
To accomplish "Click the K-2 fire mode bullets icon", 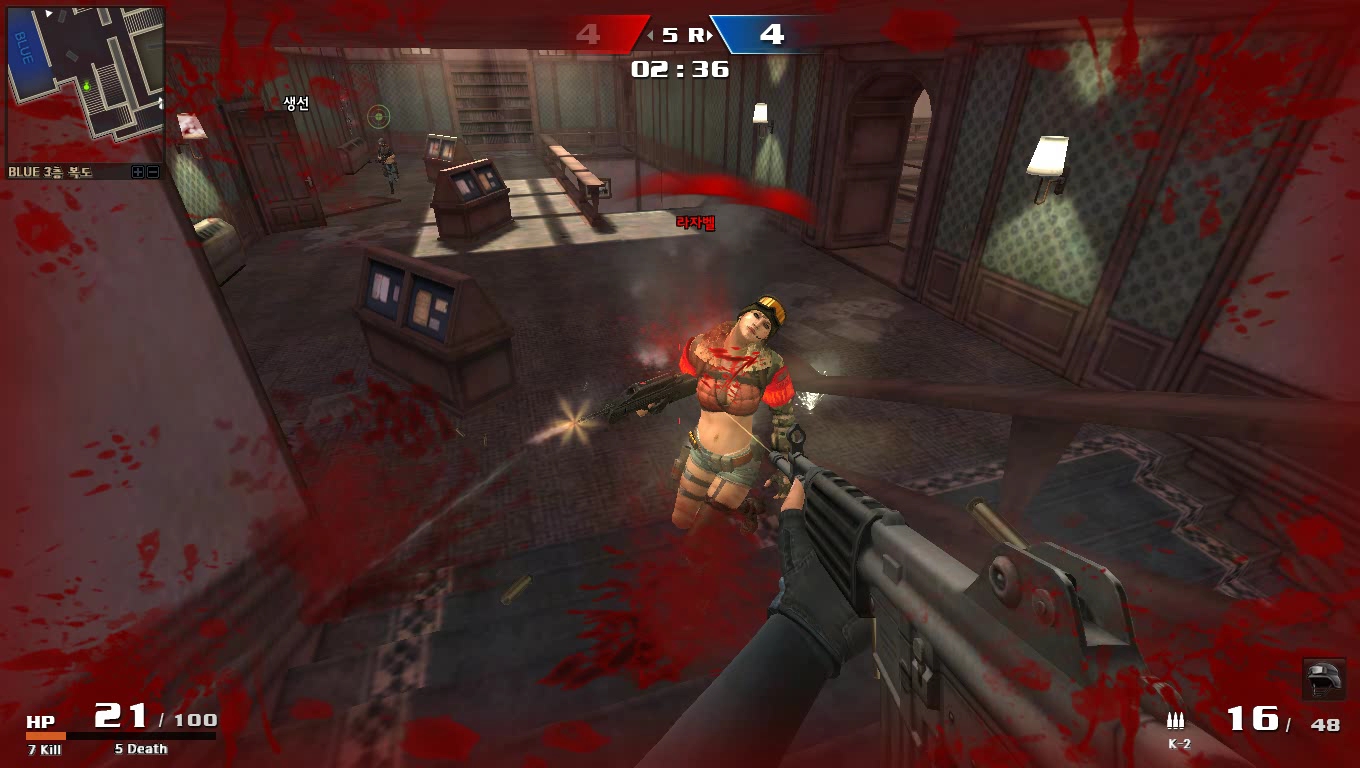I will coord(1175,720).
